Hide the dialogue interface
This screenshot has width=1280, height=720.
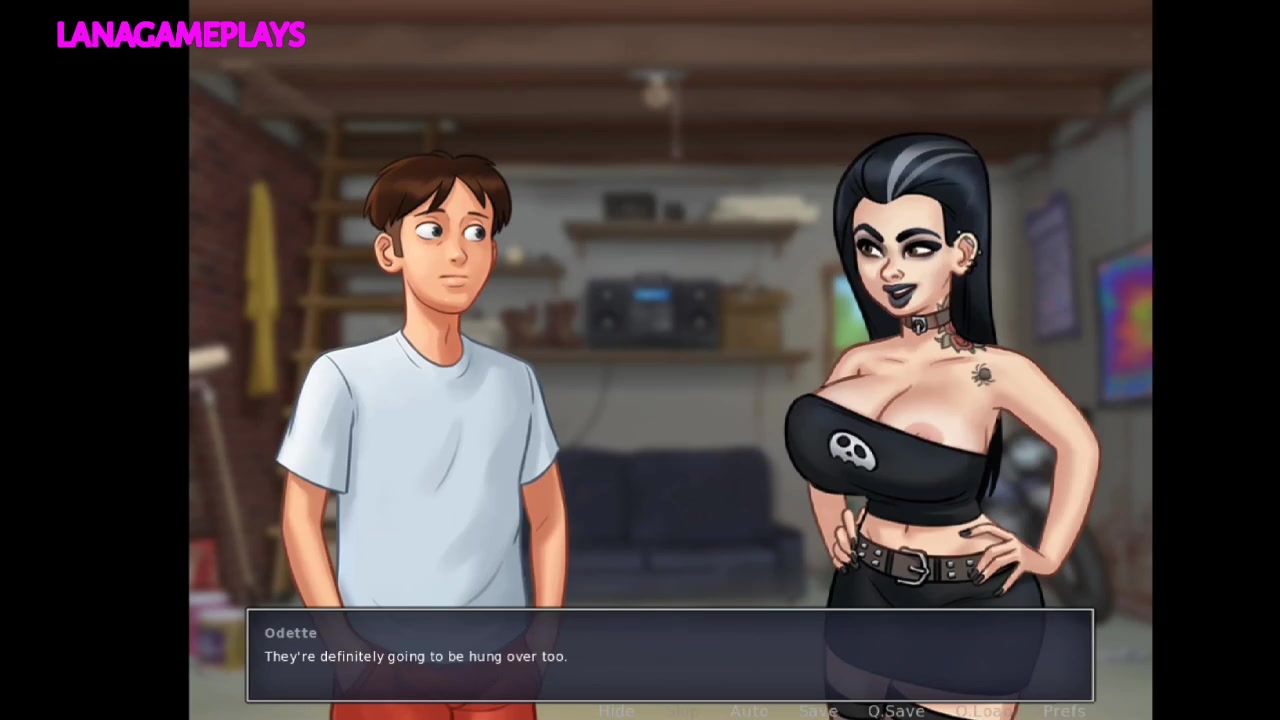pos(616,711)
